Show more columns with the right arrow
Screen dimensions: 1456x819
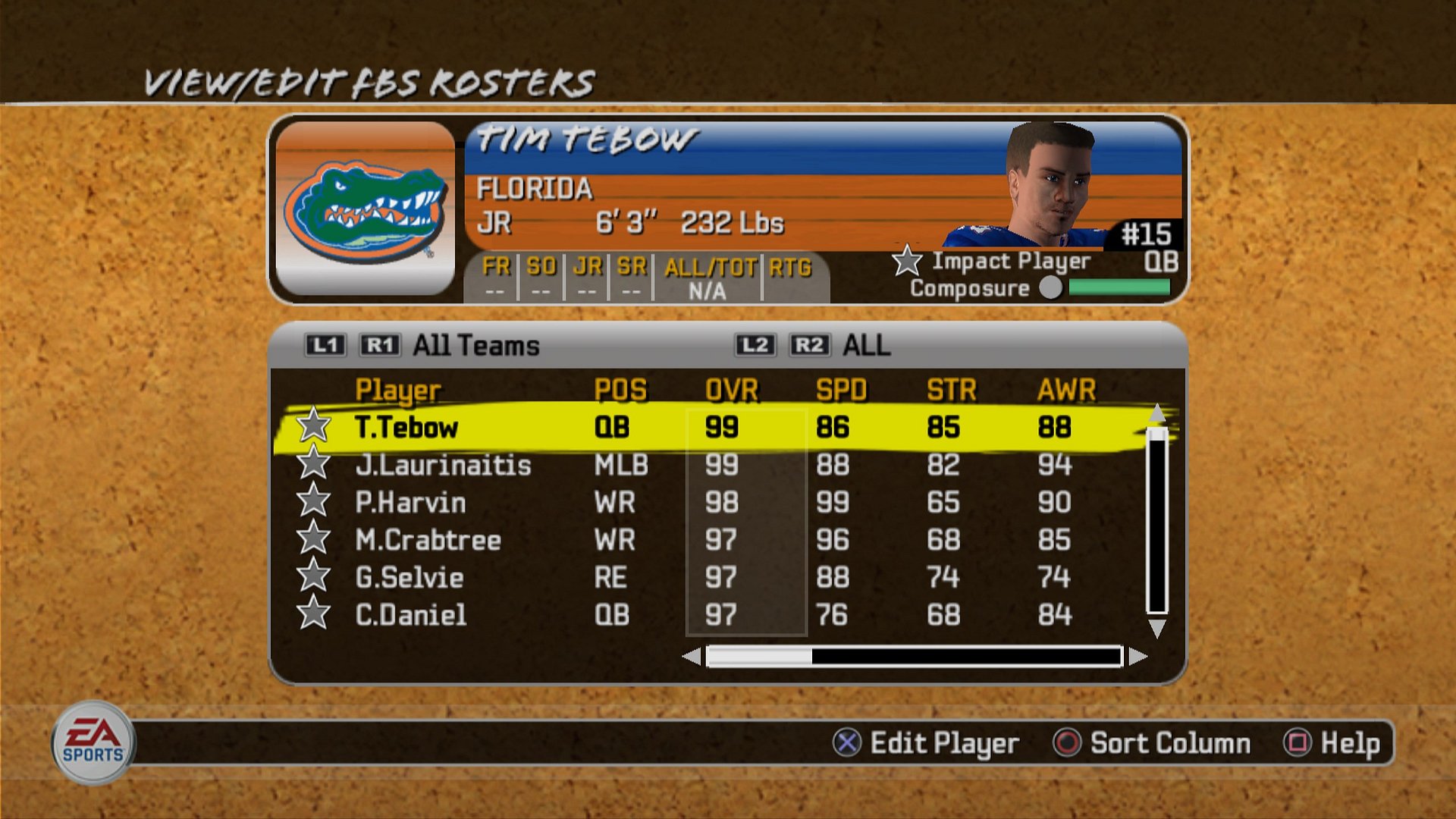pyautogui.click(x=1137, y=657)
